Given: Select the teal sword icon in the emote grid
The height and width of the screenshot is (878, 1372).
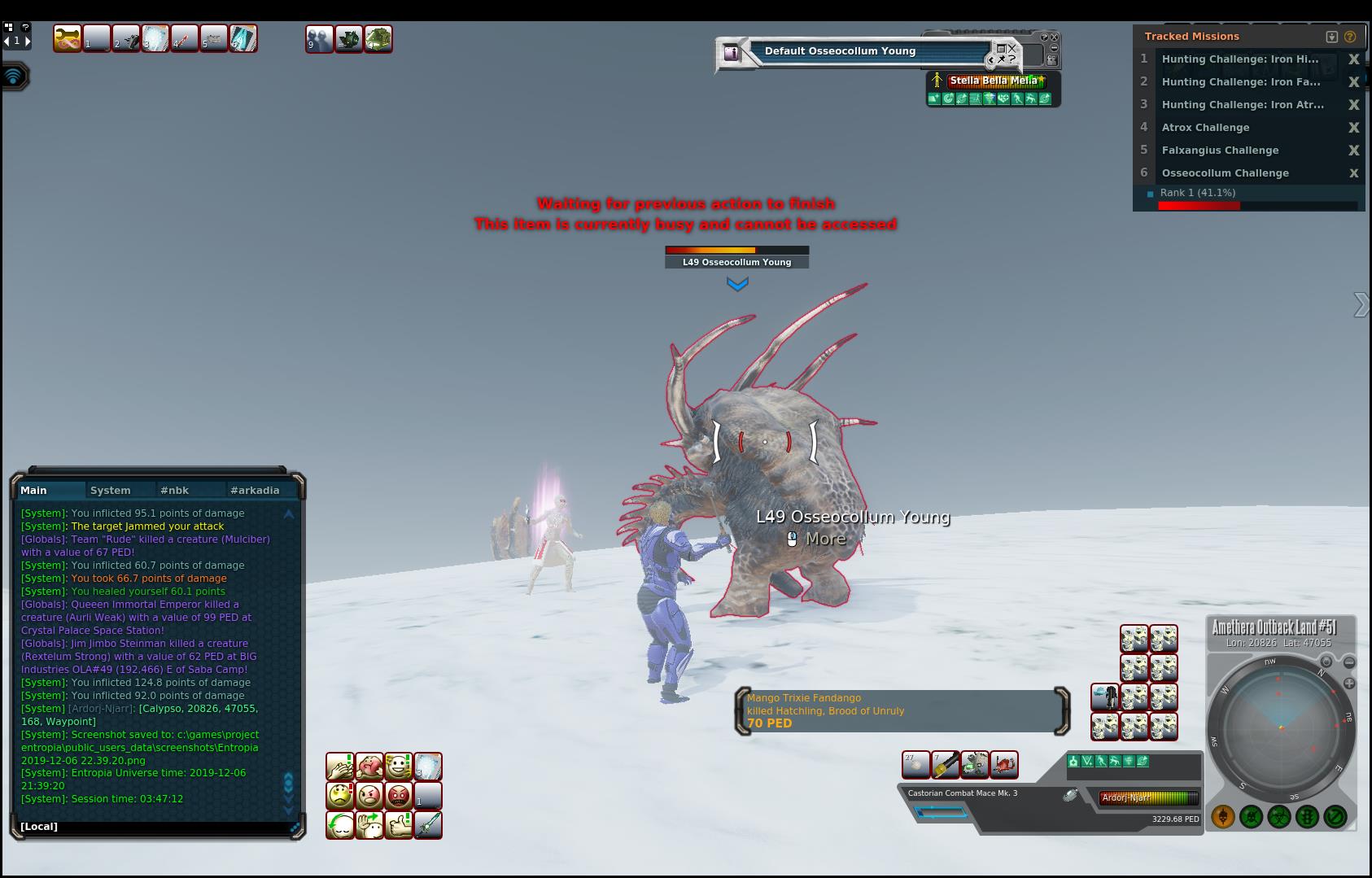Looking at the screenshot, I should tap(428, 825).
